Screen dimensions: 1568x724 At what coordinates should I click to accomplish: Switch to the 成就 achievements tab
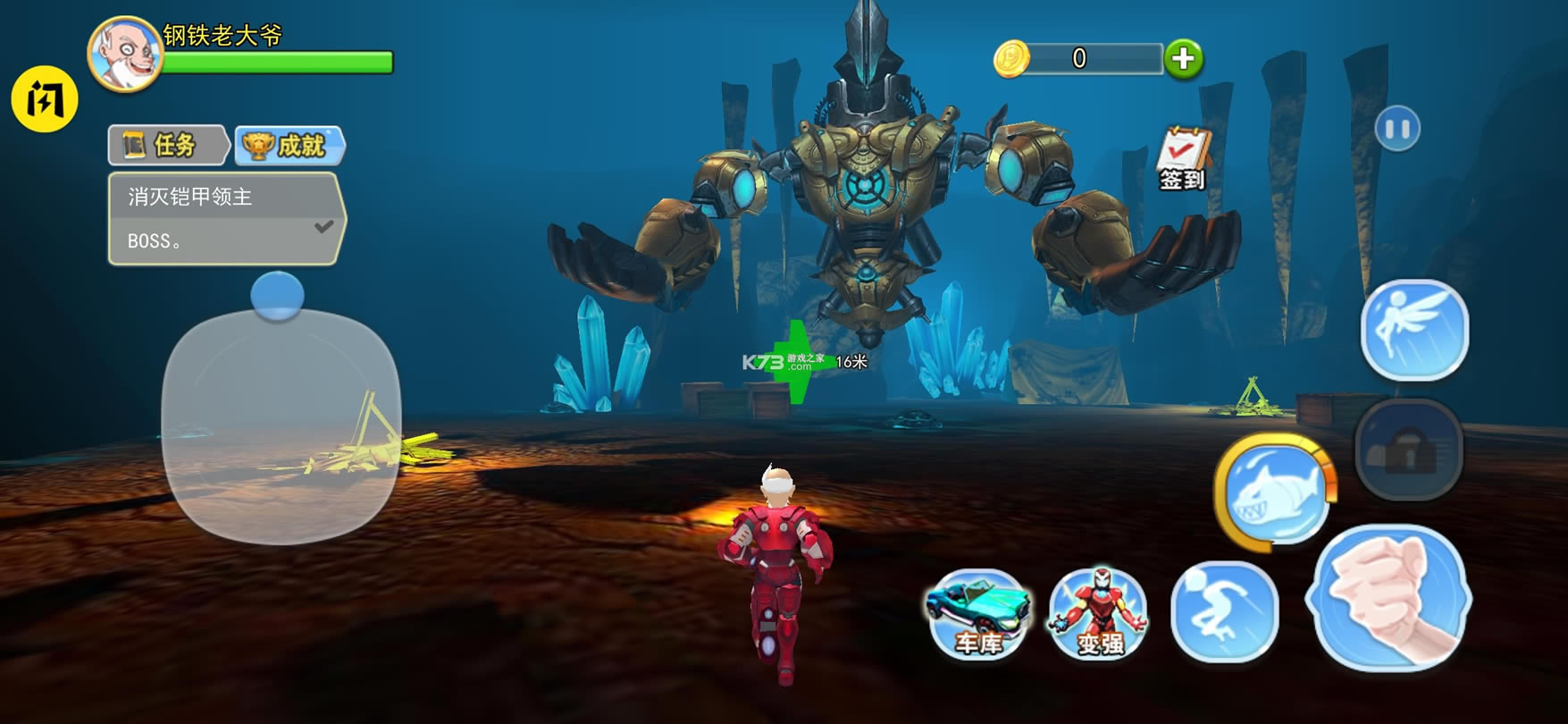click(x=290, y=146)
